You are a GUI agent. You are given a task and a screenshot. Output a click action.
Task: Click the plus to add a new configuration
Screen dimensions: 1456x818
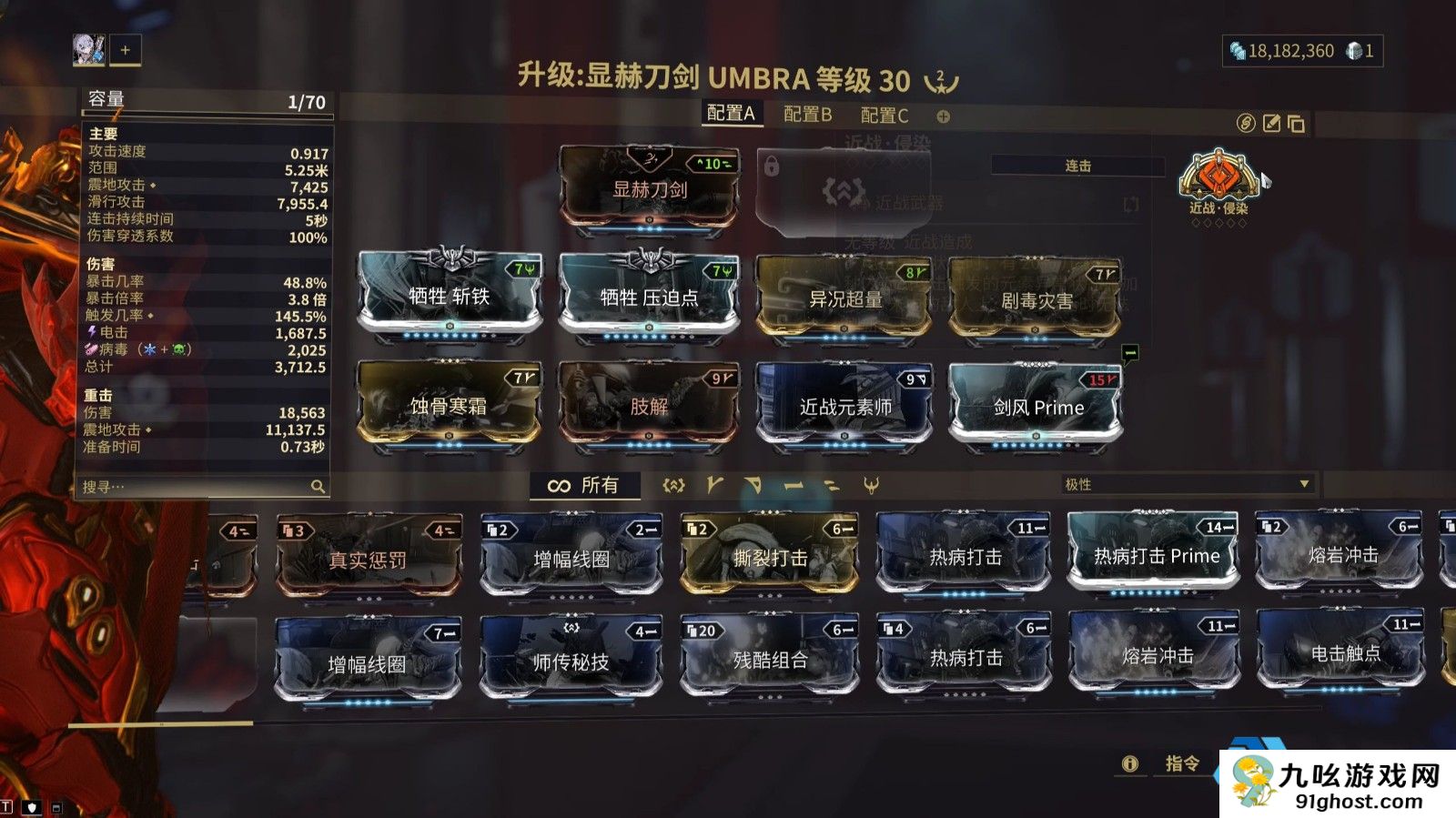(942, 116)
